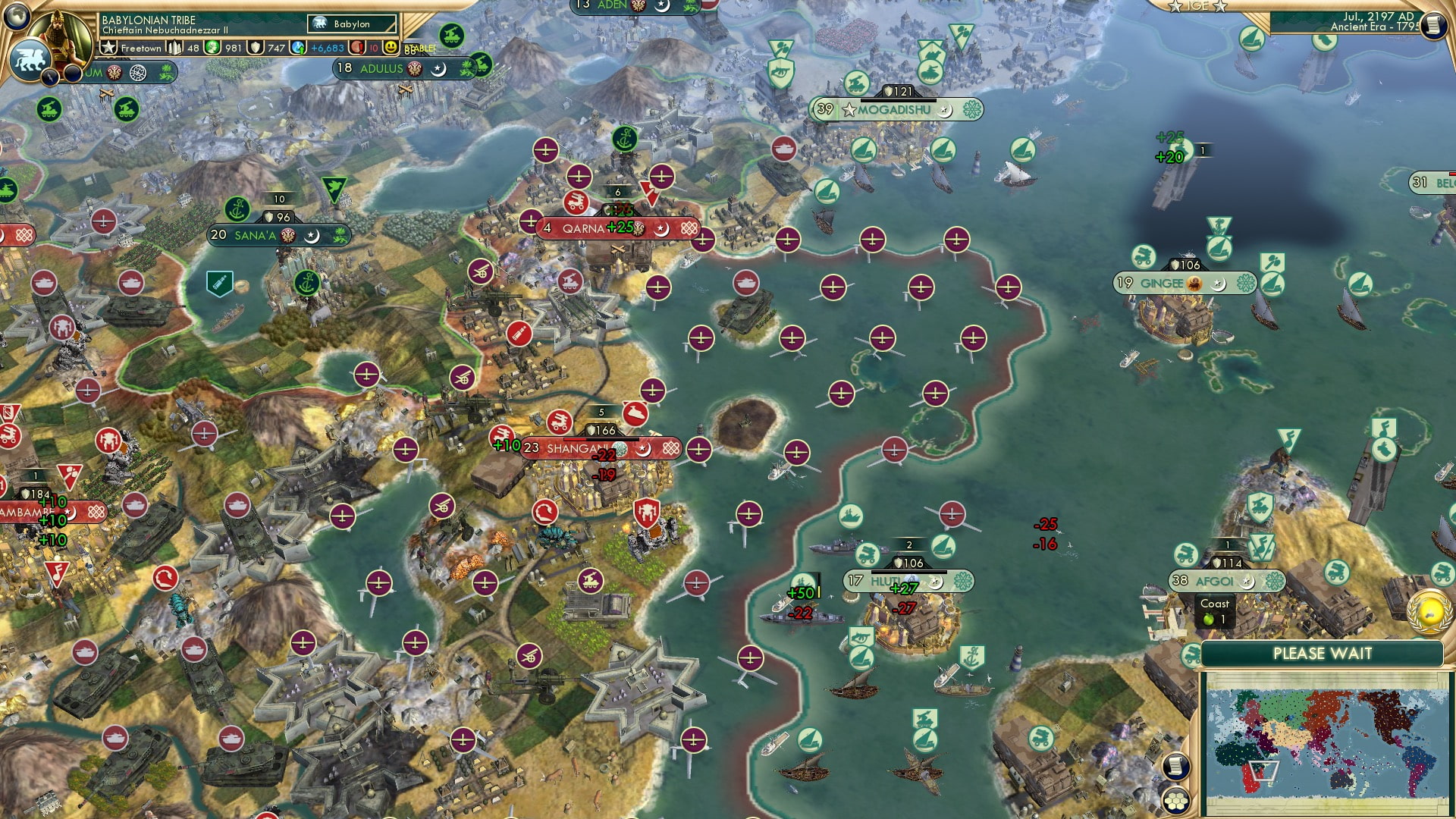Select the Adulus city banner

click(381, 69)
